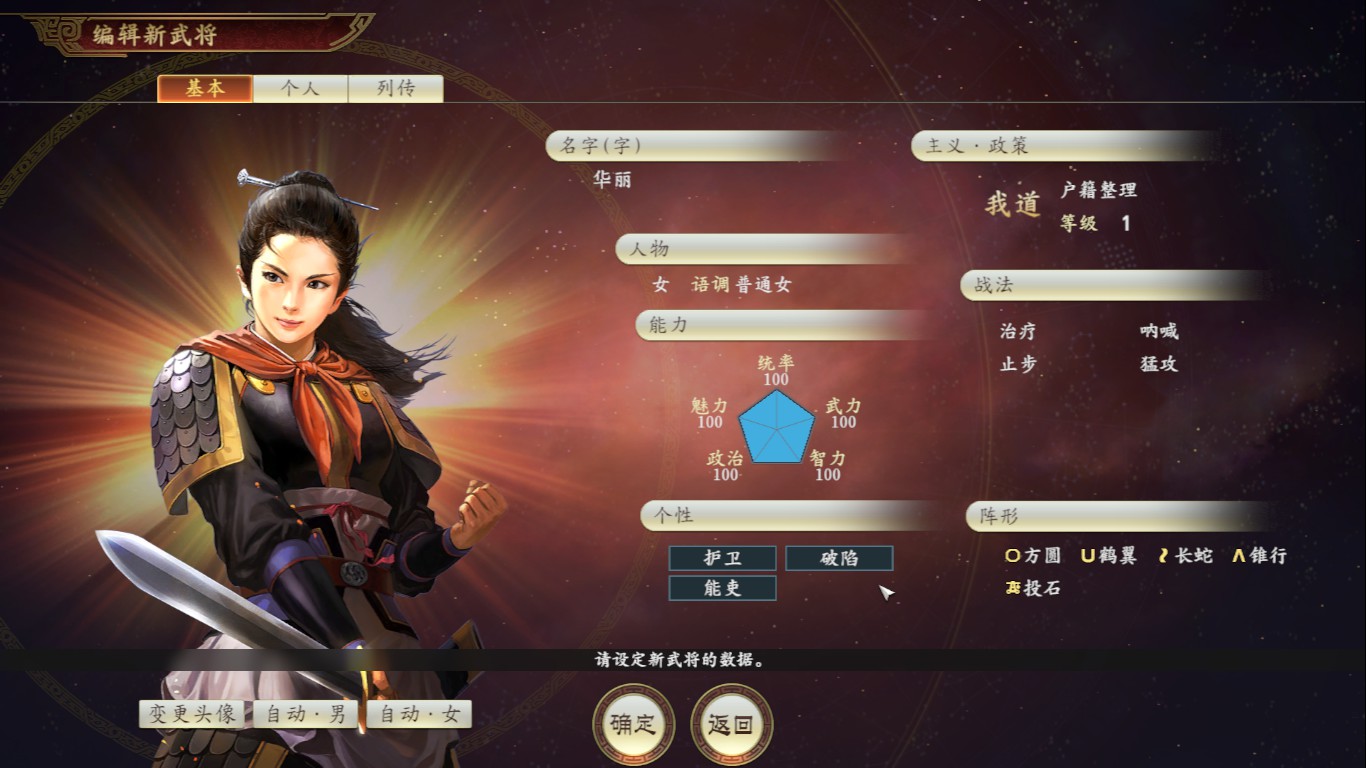
Task: Switch to the 列传 tab
Action: (x=395, y=88)
